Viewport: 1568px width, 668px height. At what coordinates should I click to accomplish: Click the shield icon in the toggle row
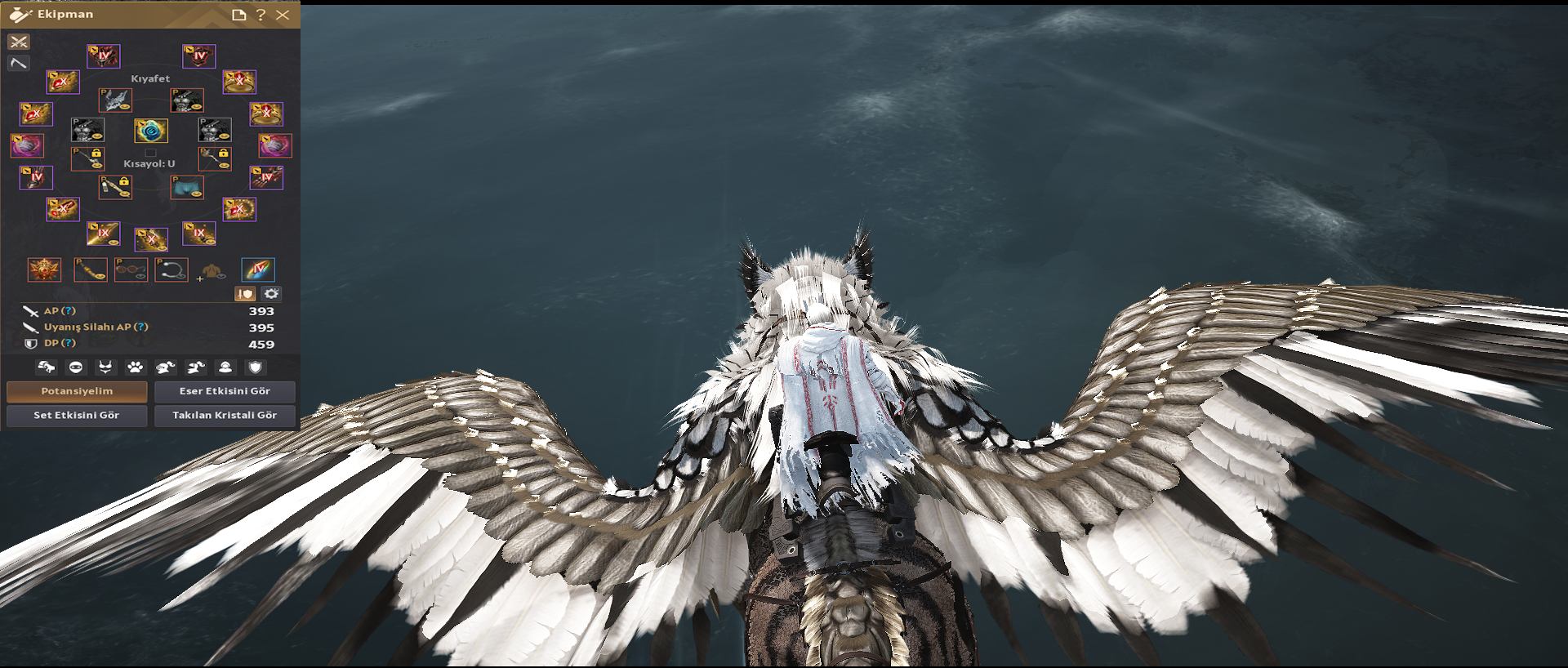255,367
